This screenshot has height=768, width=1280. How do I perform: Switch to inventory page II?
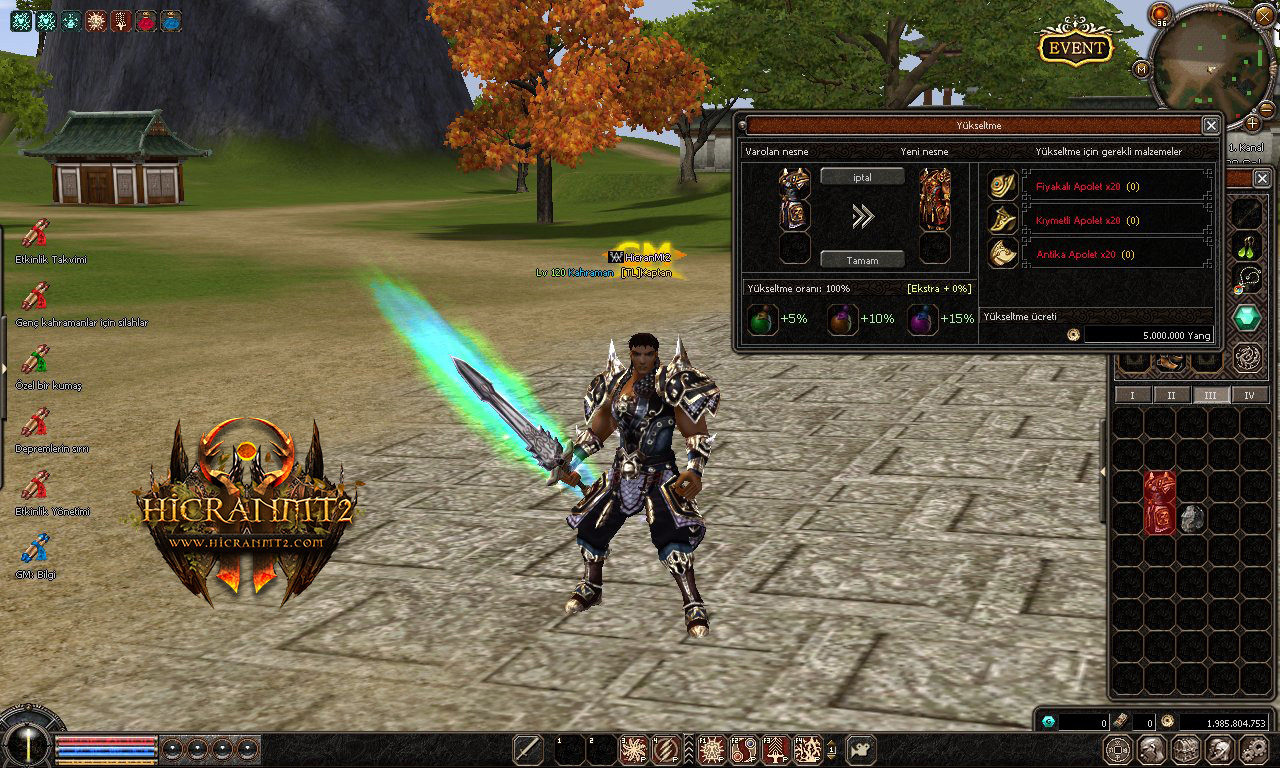1171,395
